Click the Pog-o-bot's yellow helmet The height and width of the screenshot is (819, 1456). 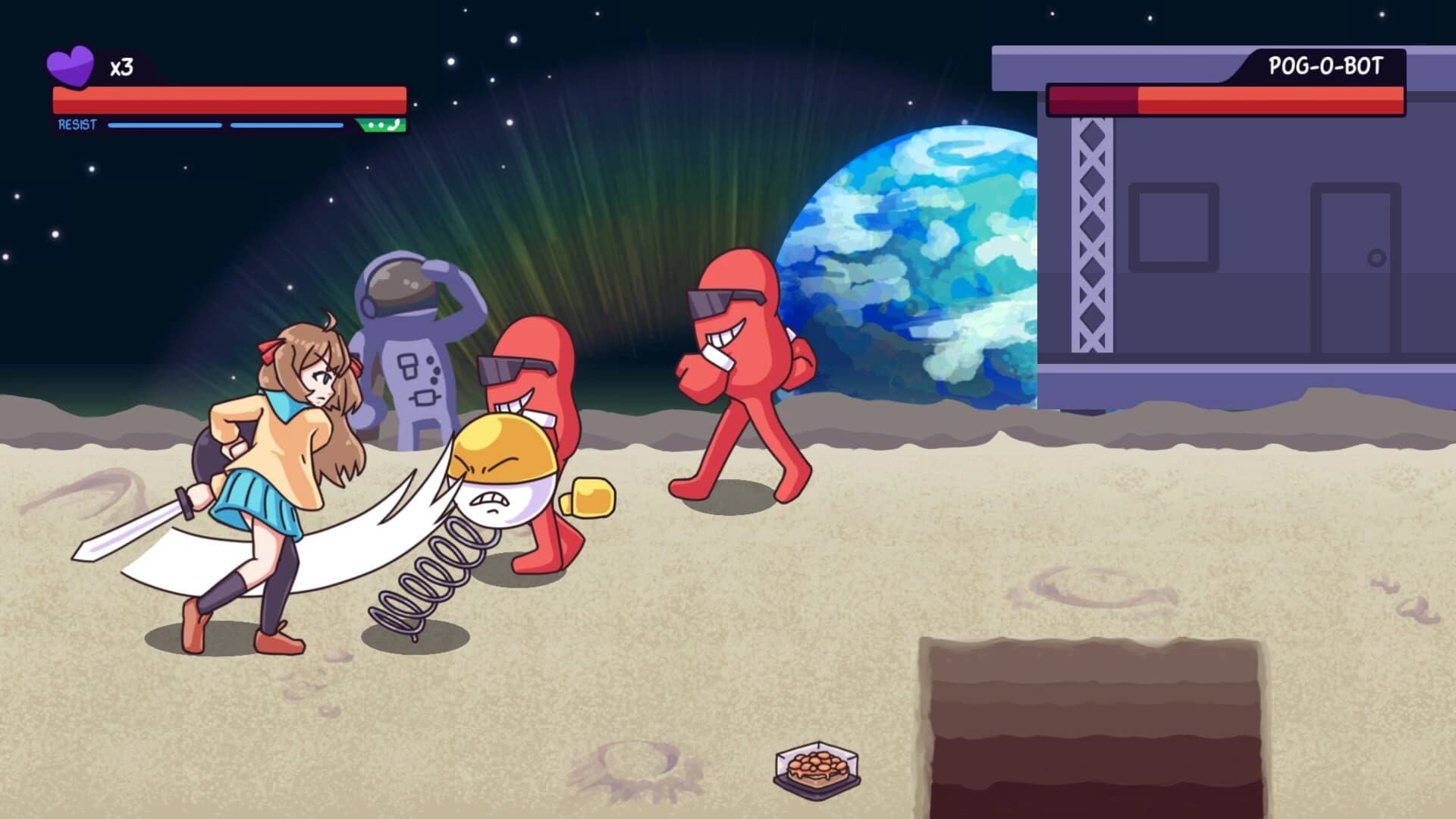click(499, 444)
